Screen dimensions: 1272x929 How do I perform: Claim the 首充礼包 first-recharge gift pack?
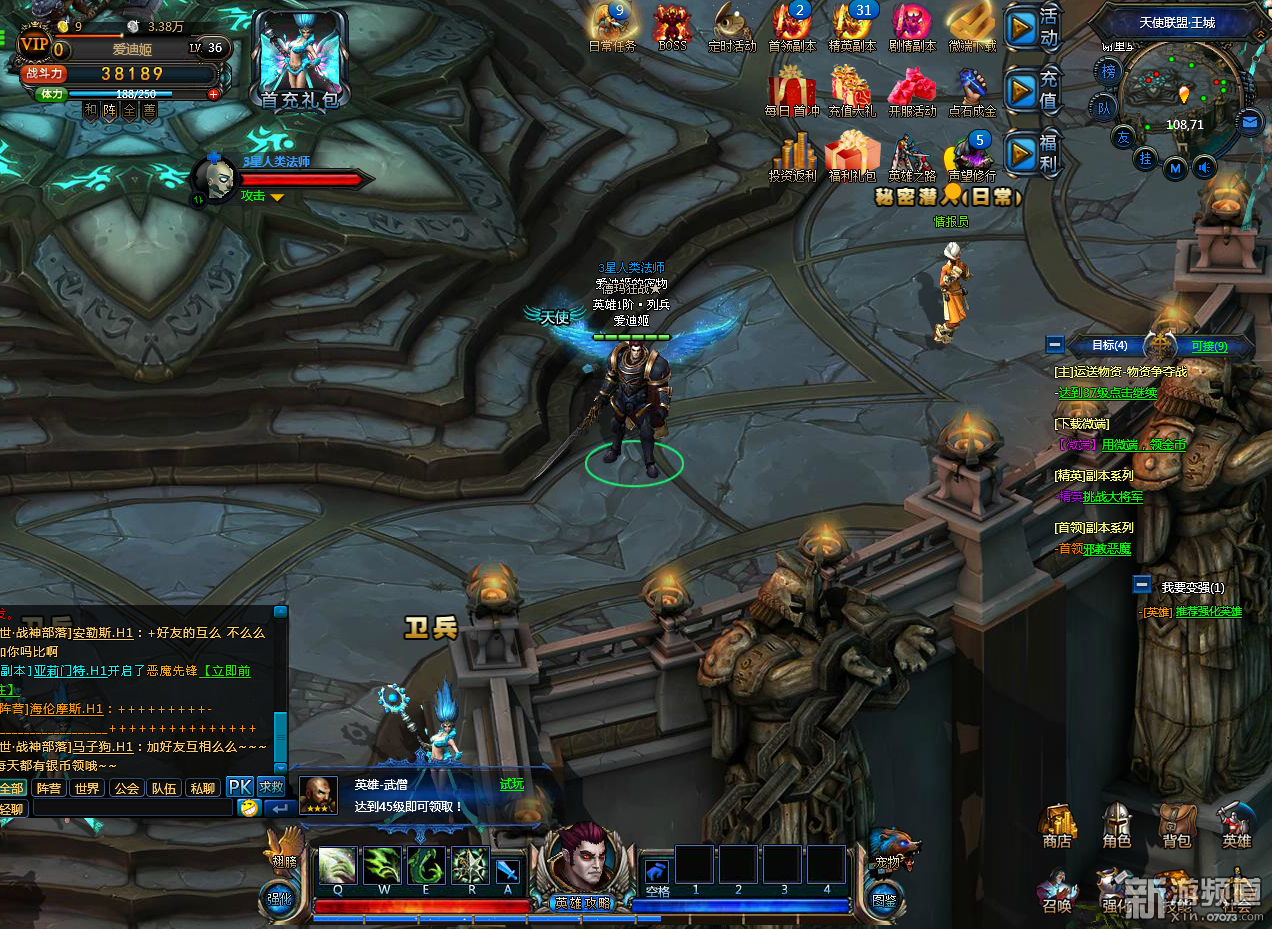[x=299, y=60]
